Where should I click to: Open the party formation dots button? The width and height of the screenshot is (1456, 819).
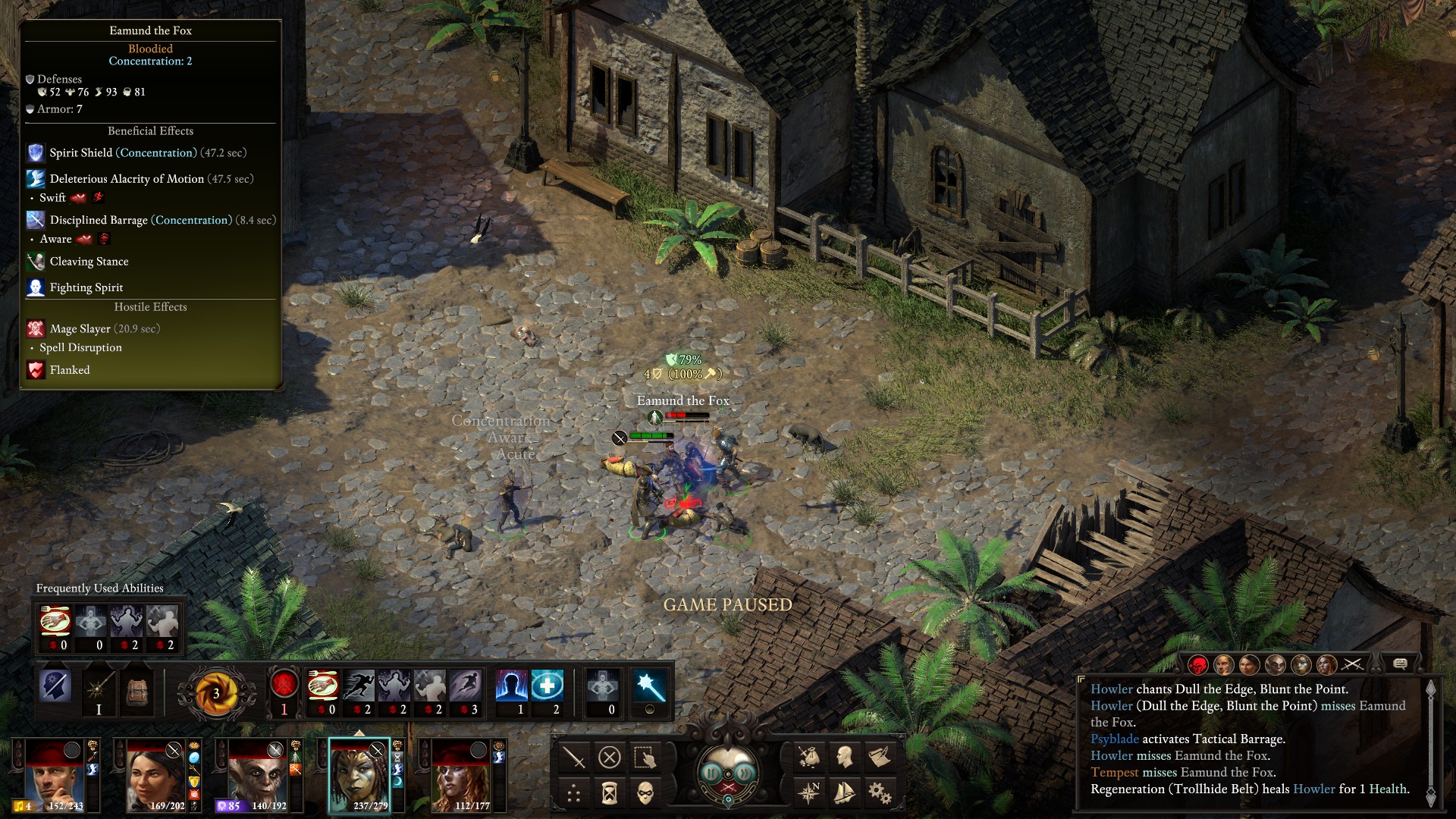(574, 793)
